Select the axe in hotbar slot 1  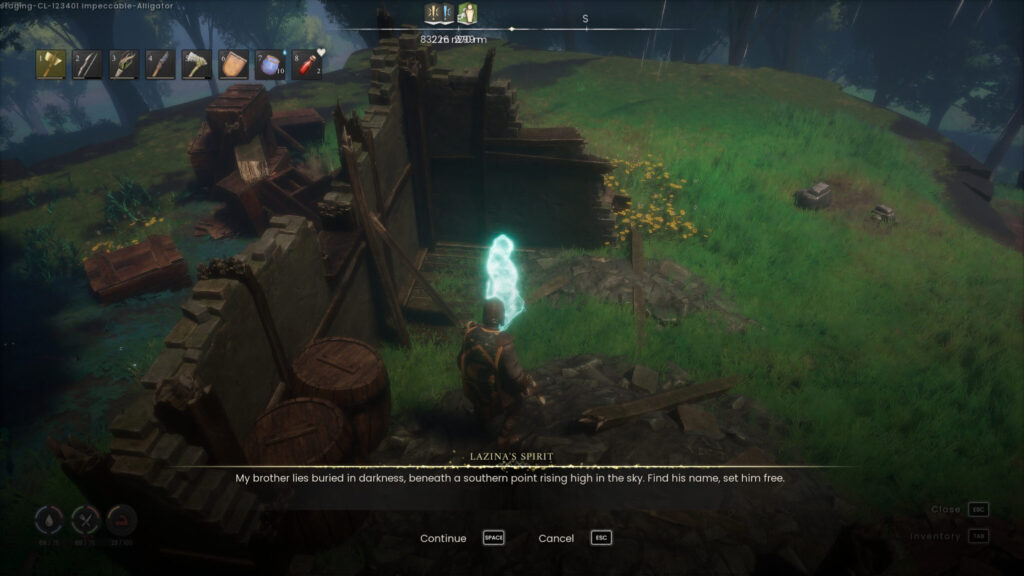click(x=52, y=65)
